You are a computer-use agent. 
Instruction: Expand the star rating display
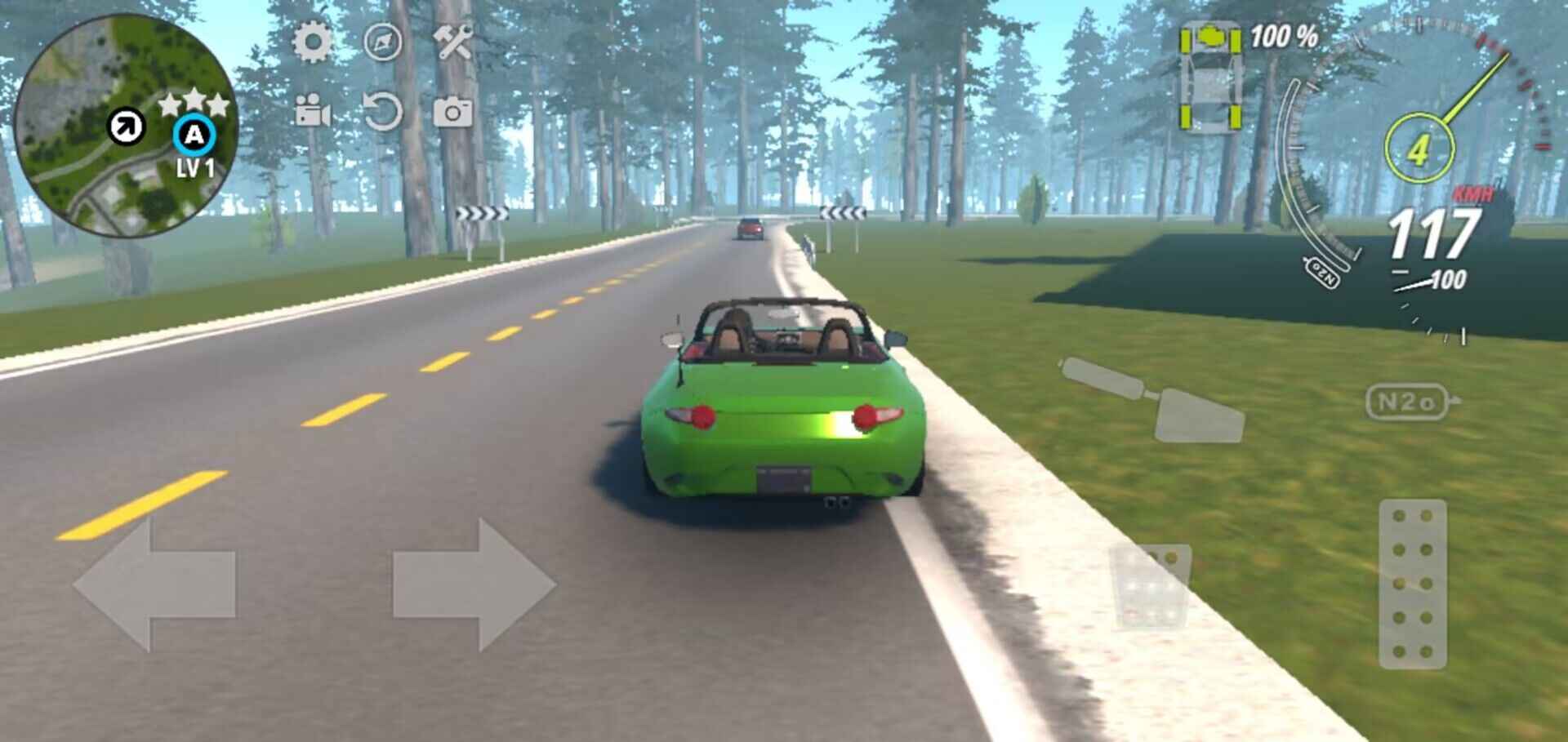tap(193, 101)
